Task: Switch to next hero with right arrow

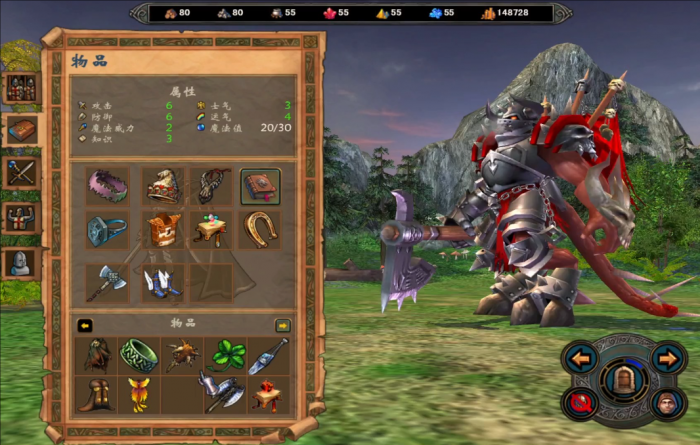Action: pos(666,358)
